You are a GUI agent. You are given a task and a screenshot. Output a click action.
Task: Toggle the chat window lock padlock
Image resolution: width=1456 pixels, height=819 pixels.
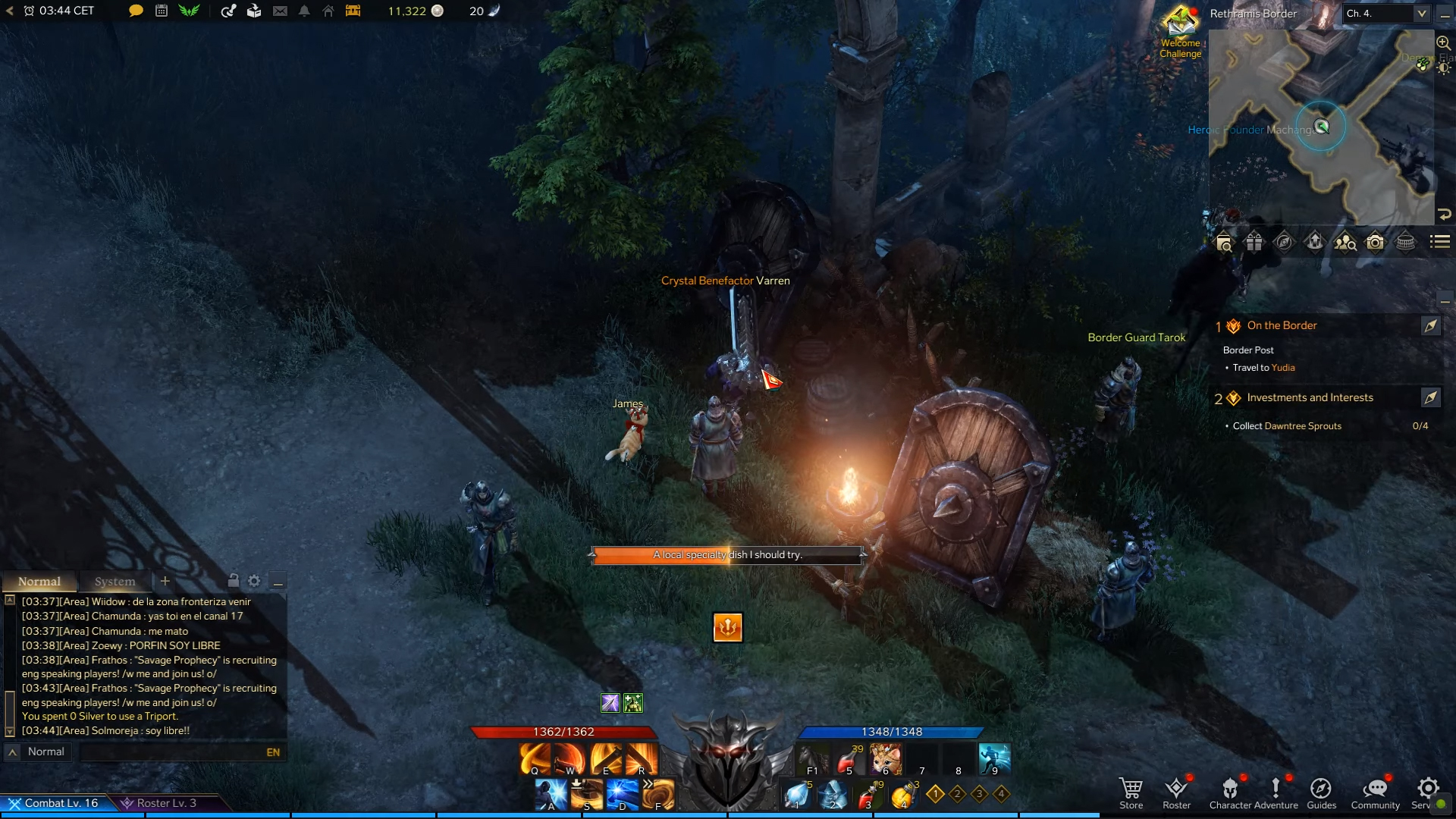pos(233,580)
